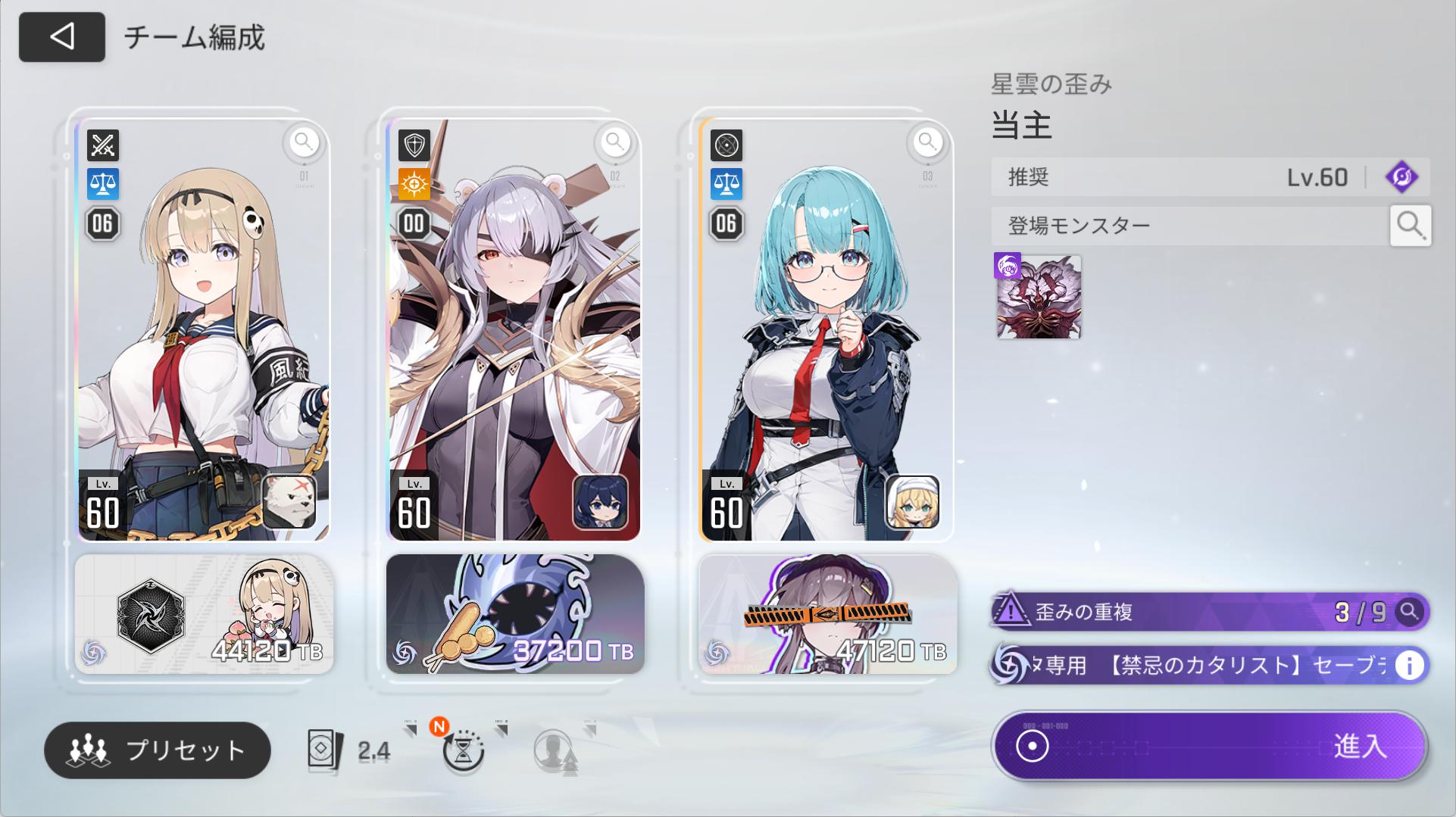The width and height of the screenshot is (1456, 817).
Task: Open the 37200 TB save data slot
Action: (515, 614)
